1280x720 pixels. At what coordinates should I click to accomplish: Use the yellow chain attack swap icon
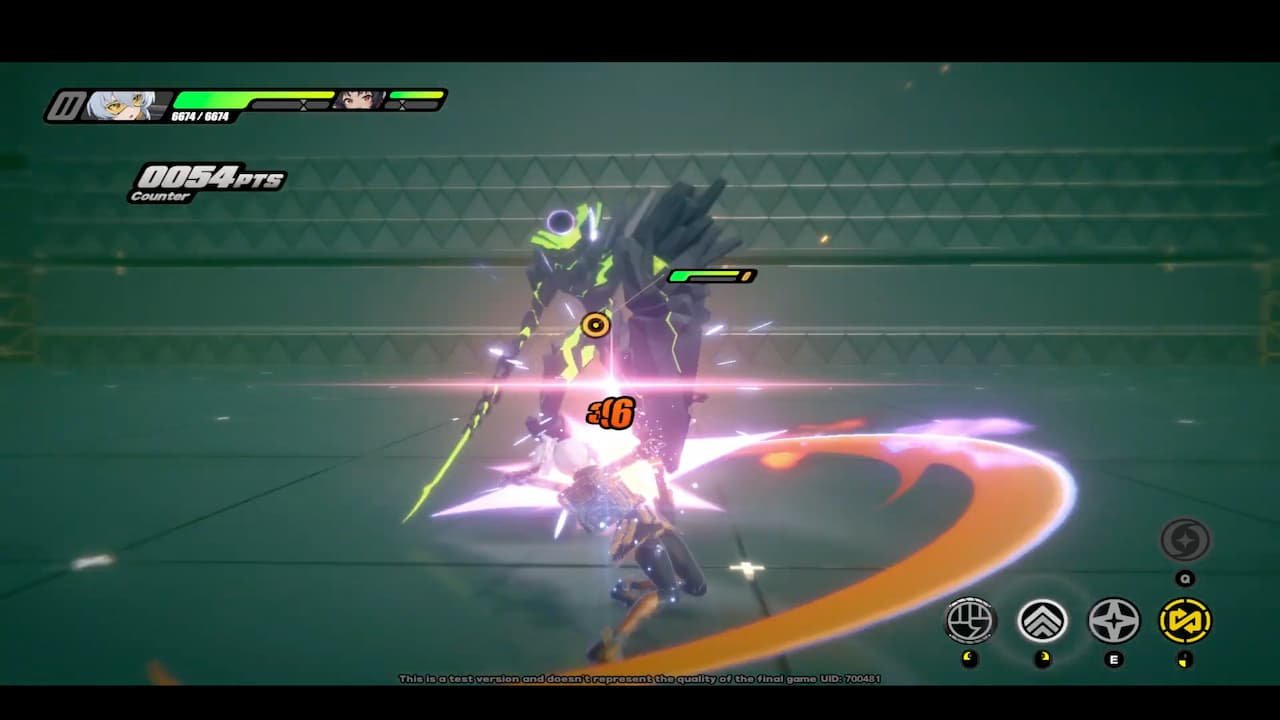1187,622
